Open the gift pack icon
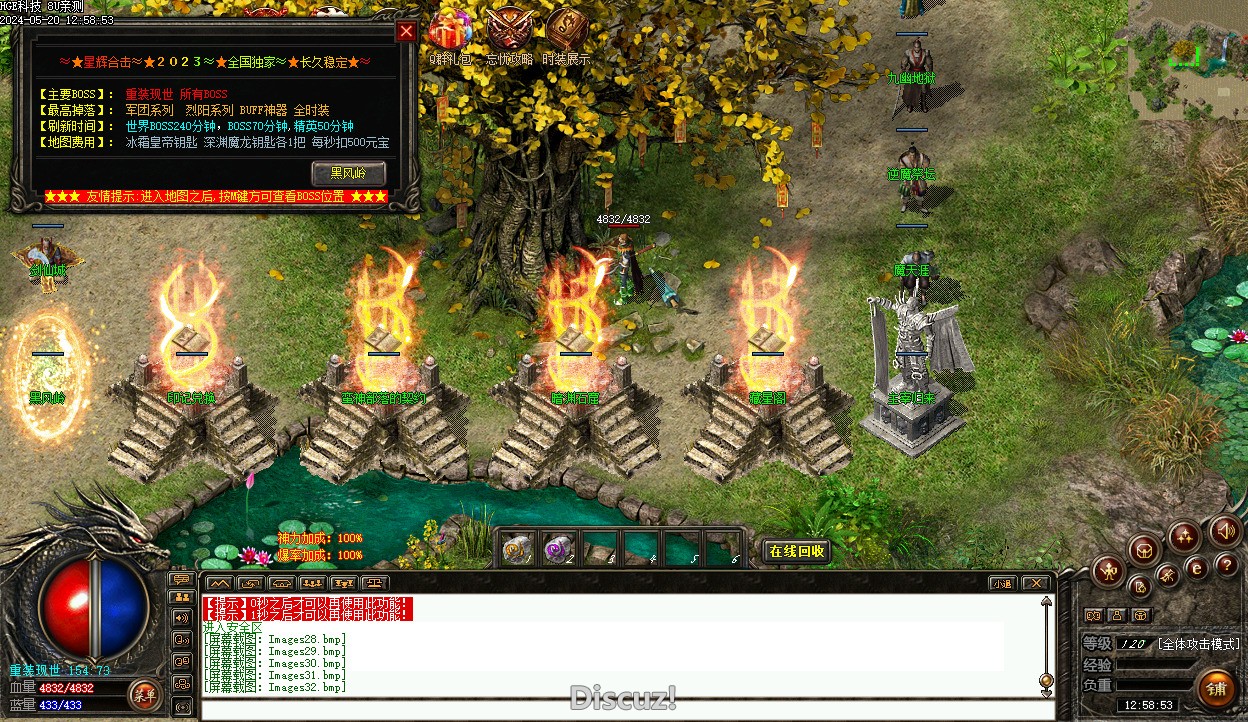 point(448,30)
